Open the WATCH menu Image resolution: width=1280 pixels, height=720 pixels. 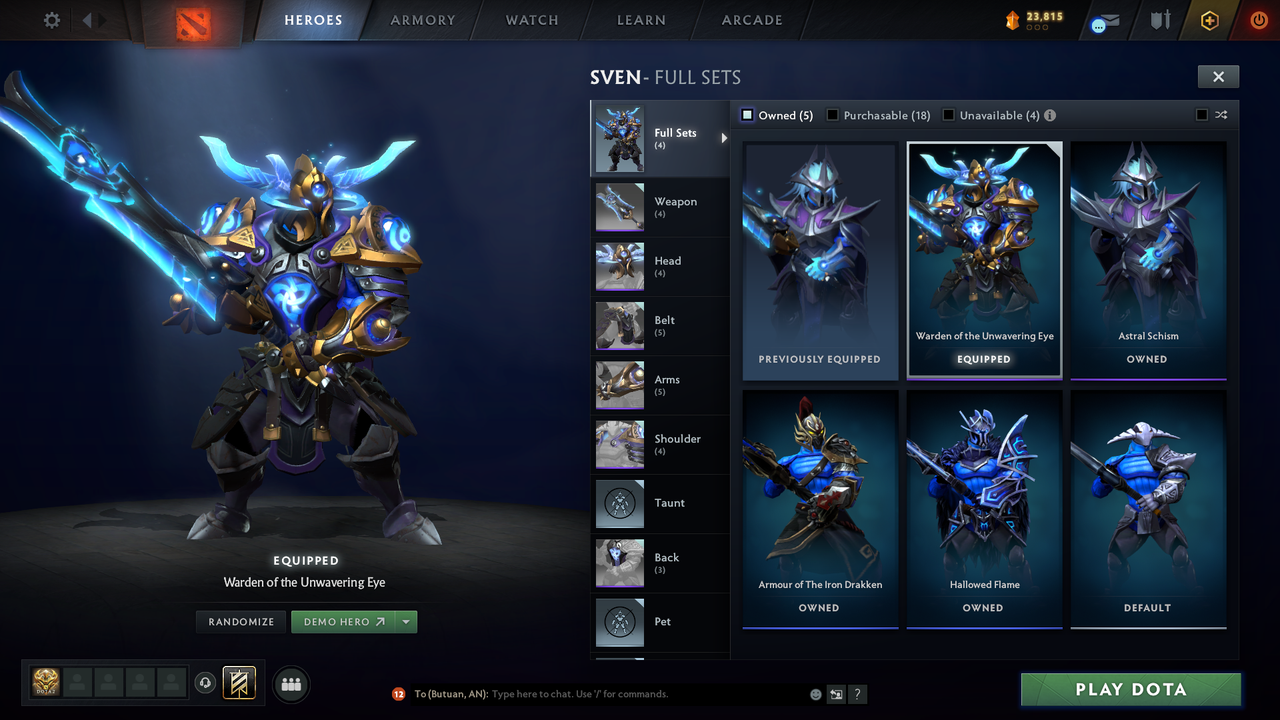(x=531, y=20)
